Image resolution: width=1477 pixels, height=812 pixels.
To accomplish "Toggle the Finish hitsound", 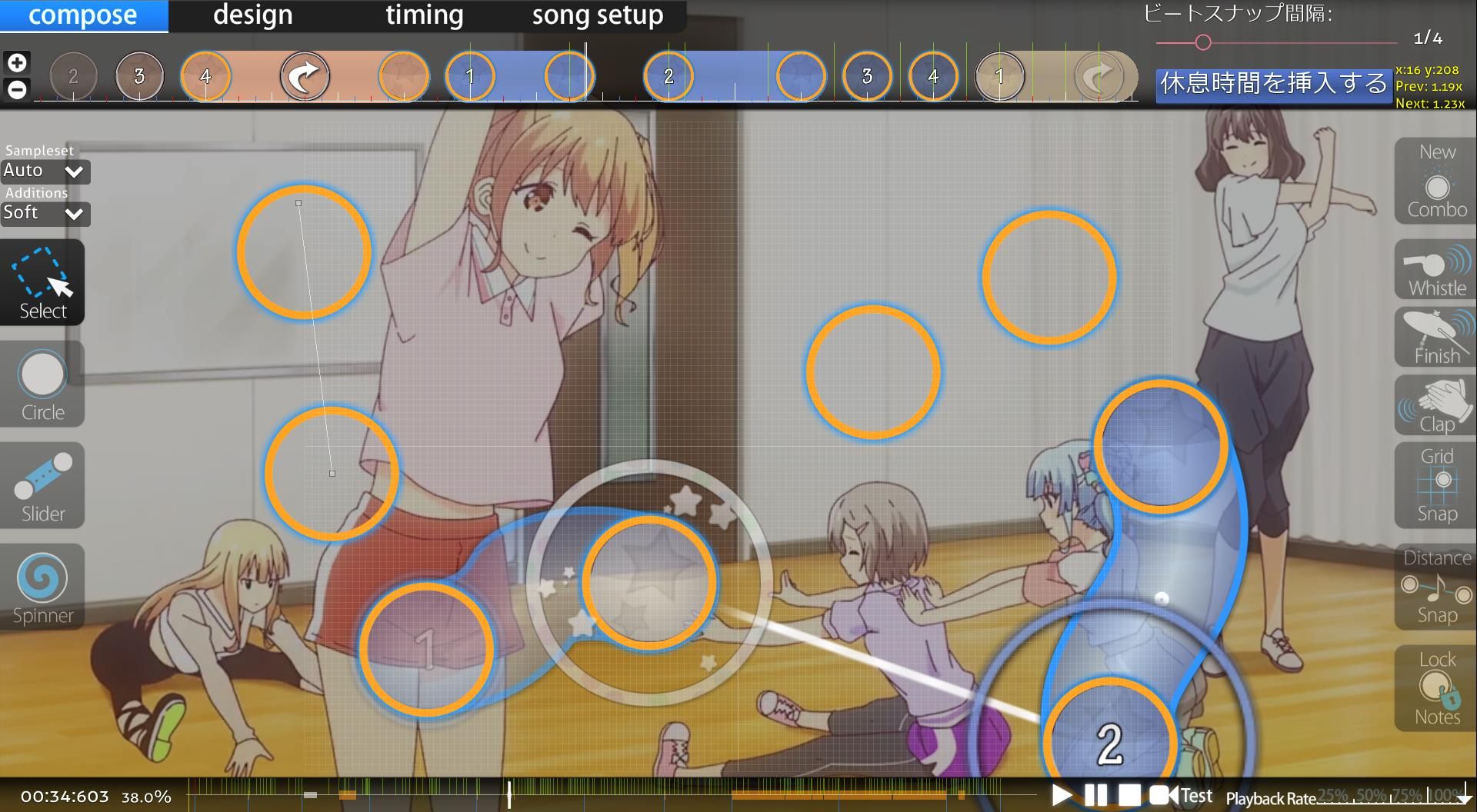I will (1436, 338).
